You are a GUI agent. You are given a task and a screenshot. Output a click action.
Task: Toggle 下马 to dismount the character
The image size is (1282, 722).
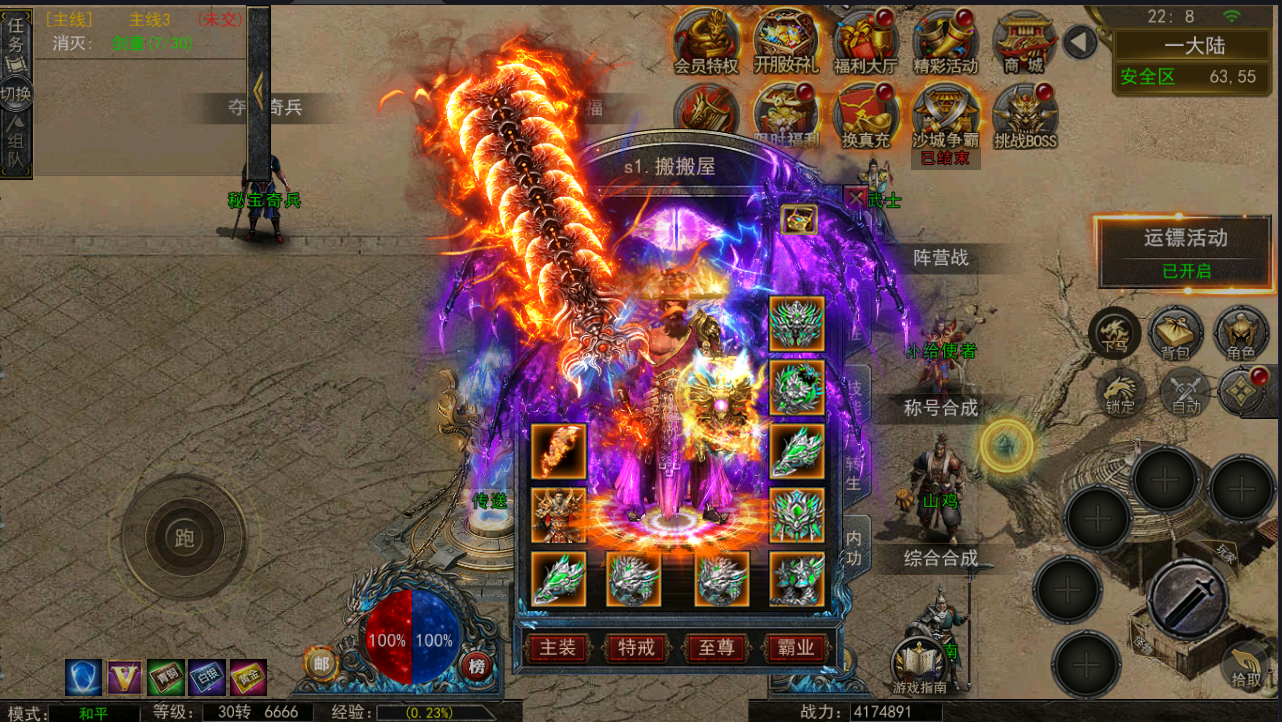tap(1117, 332)
